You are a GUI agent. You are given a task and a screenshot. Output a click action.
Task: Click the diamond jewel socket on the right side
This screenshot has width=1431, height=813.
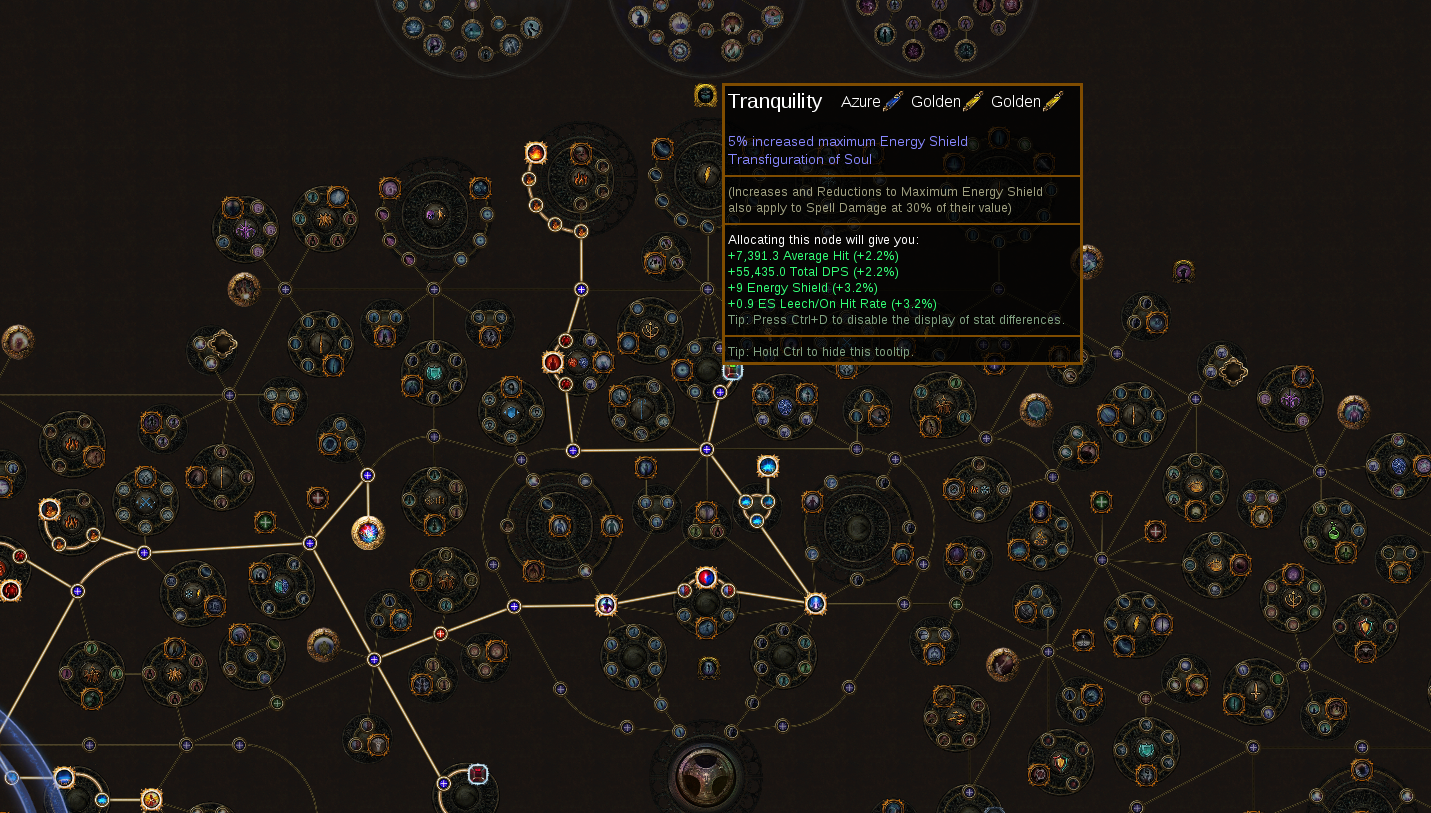[1232, 373]
